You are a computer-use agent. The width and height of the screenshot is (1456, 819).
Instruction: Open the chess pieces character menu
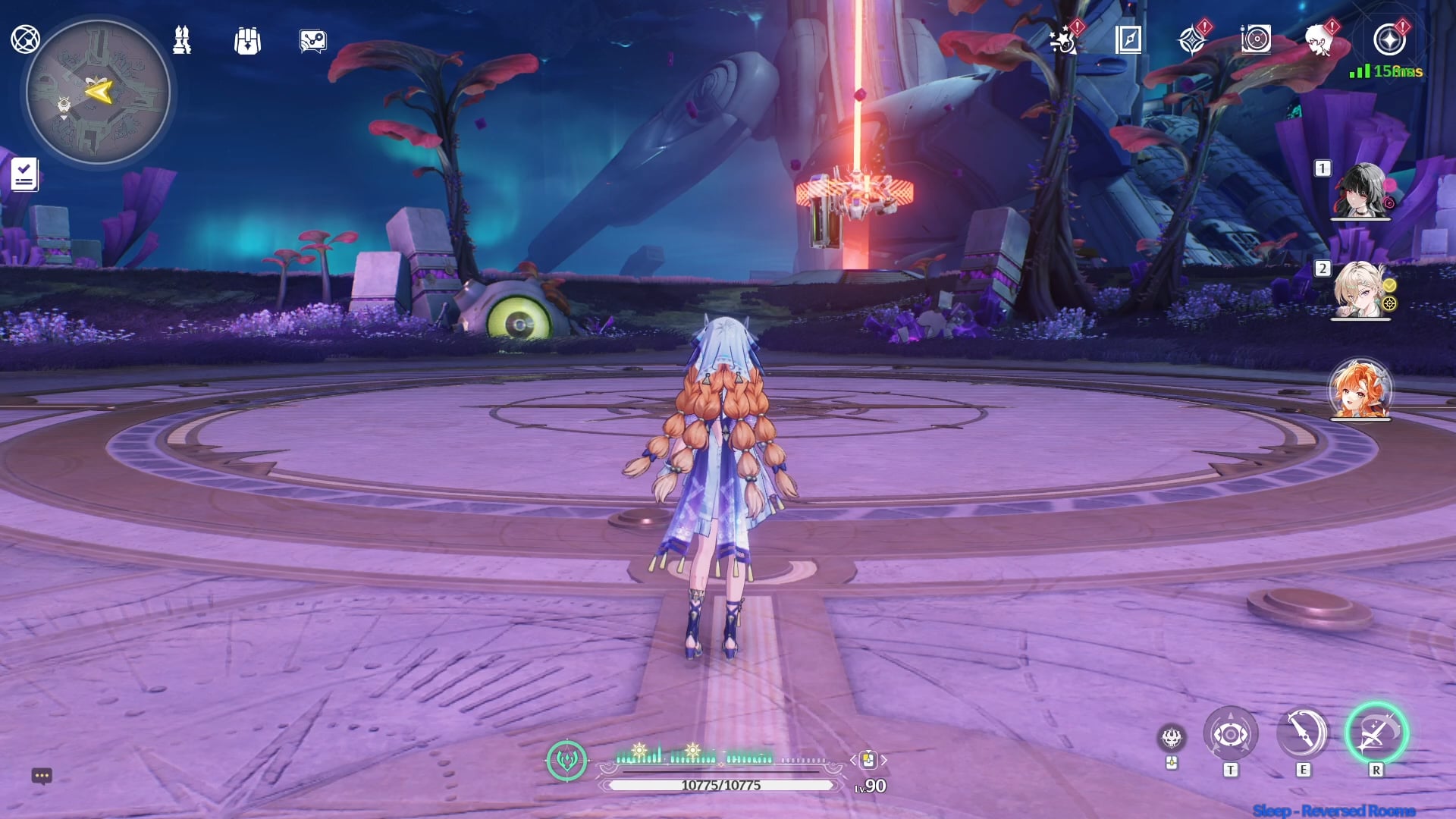pyautogui.click(x=182, y=40)
